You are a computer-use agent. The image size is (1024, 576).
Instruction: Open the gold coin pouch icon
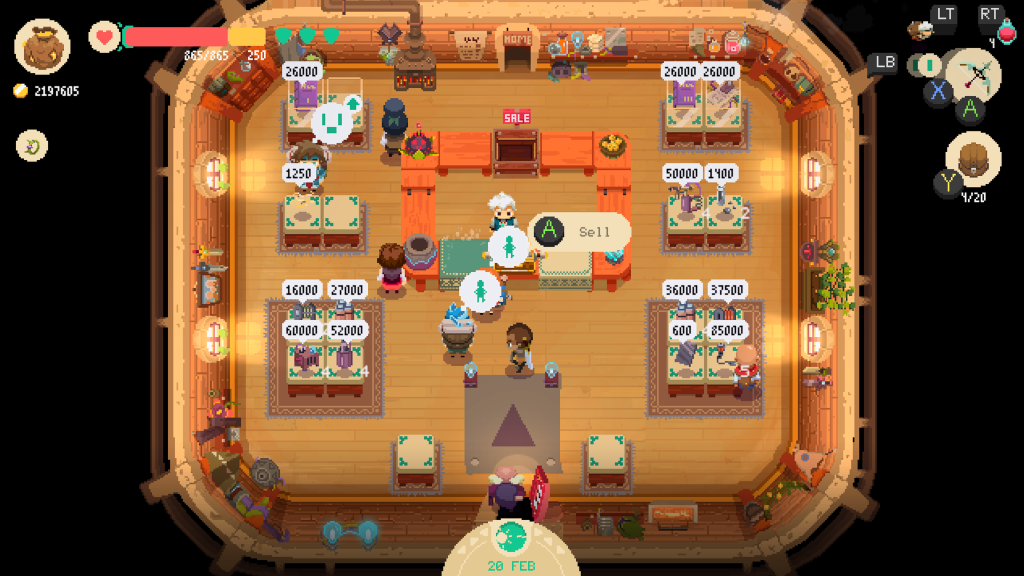(x=42, y=47)
